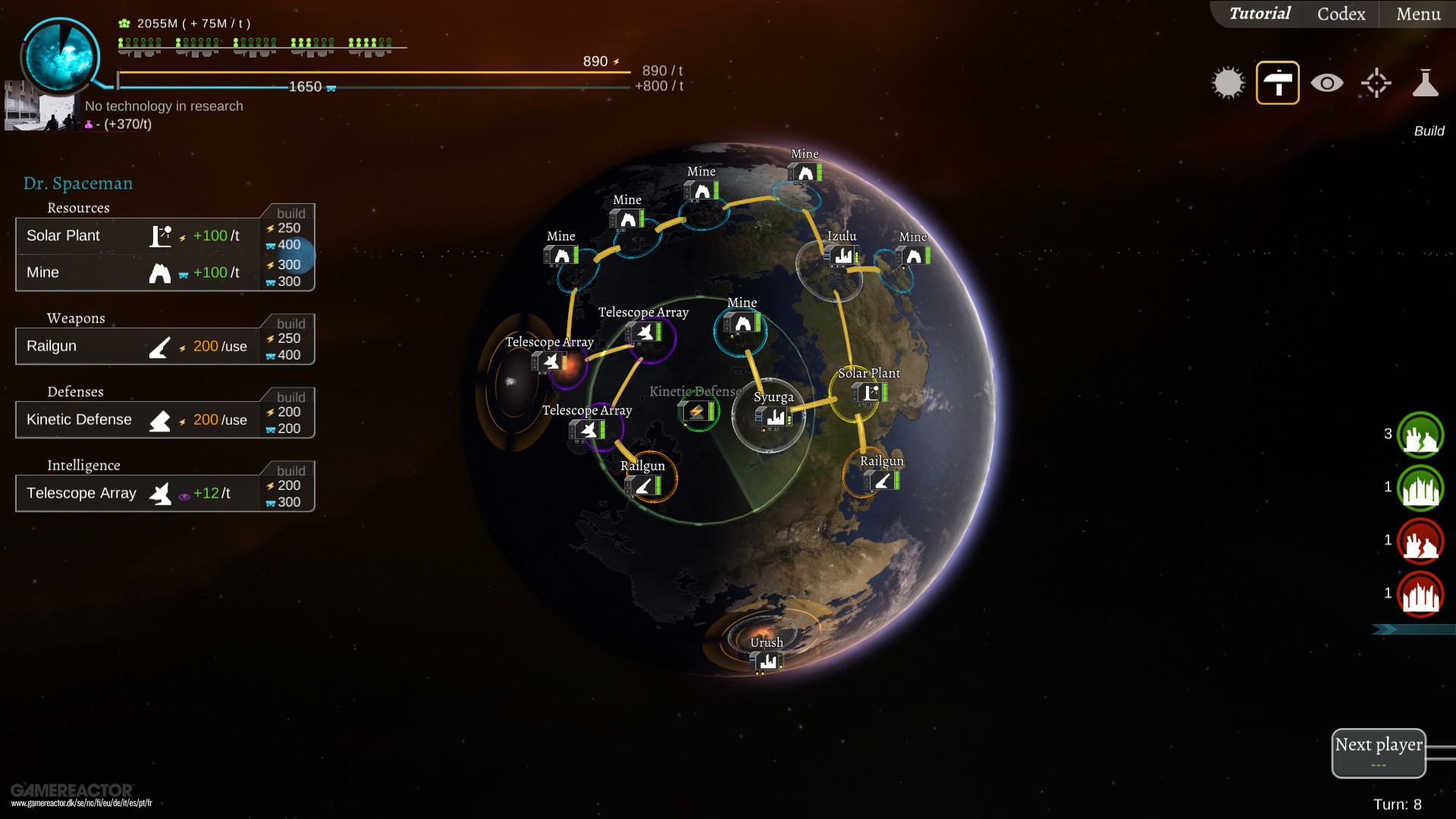Viewport: 1456px width, 819px height.
Task: Expand the Weapons section in the build panel
Action: click(76, 318)
